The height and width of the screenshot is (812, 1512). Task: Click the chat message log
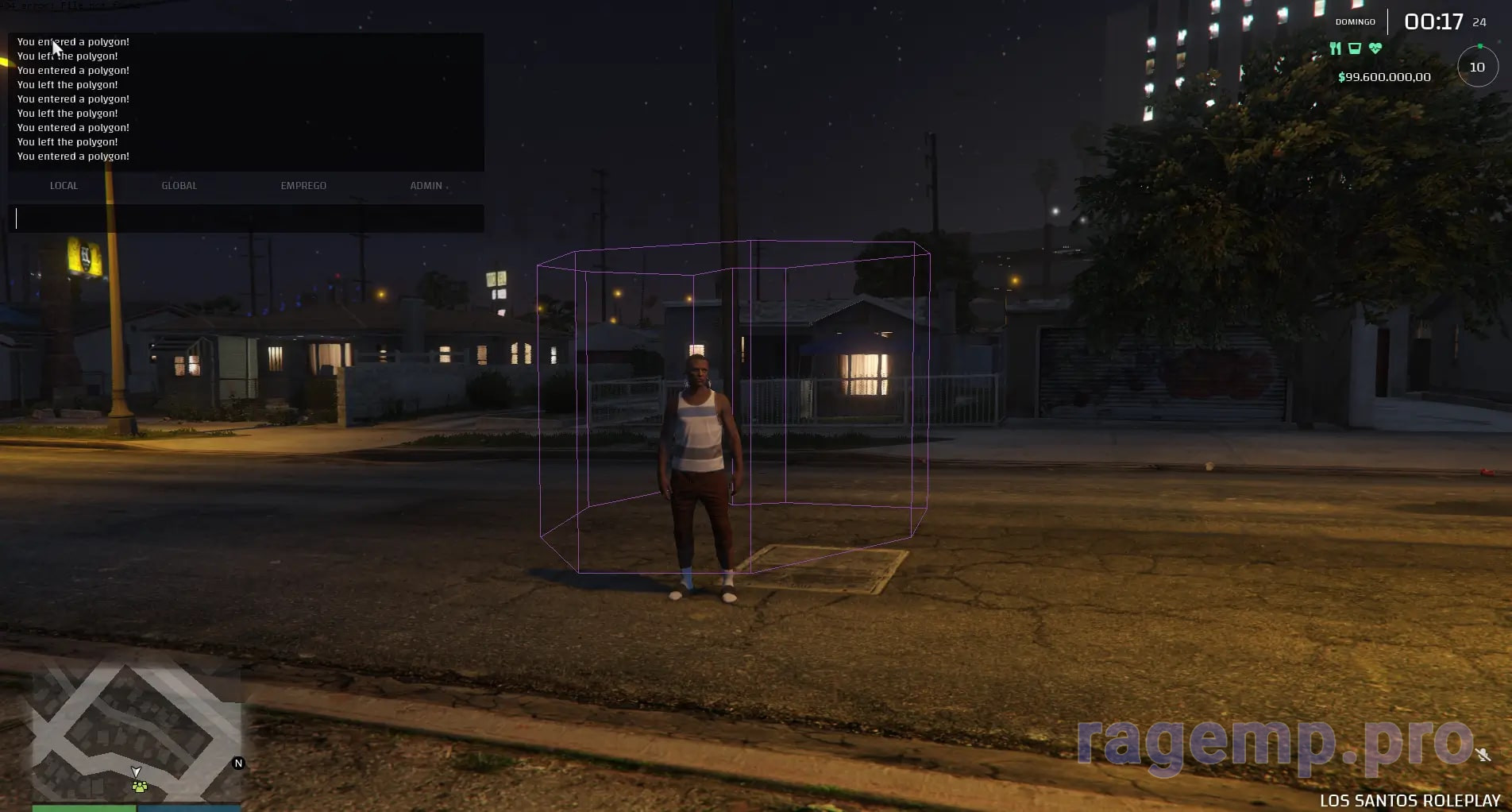tap(246, 100)
